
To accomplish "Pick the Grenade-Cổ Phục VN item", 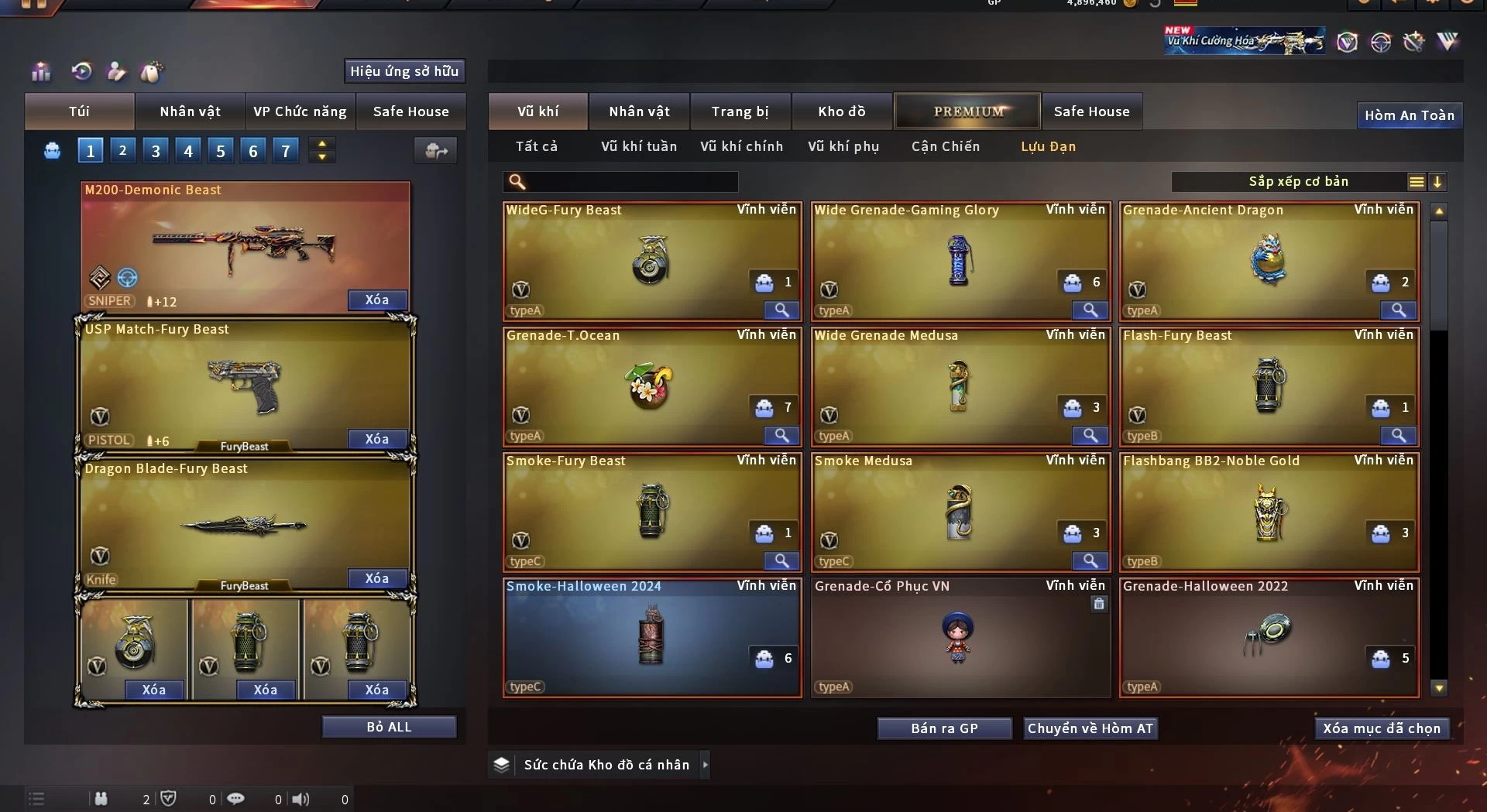I will (959, 638).
